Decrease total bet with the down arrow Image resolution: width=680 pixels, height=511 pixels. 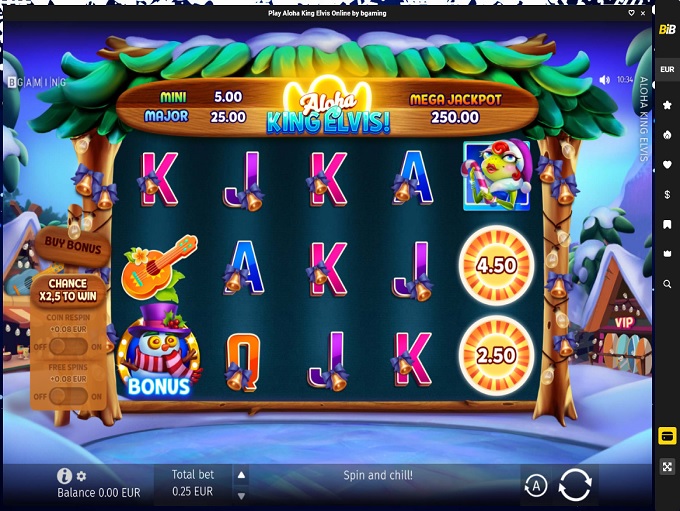click(240, 495)
